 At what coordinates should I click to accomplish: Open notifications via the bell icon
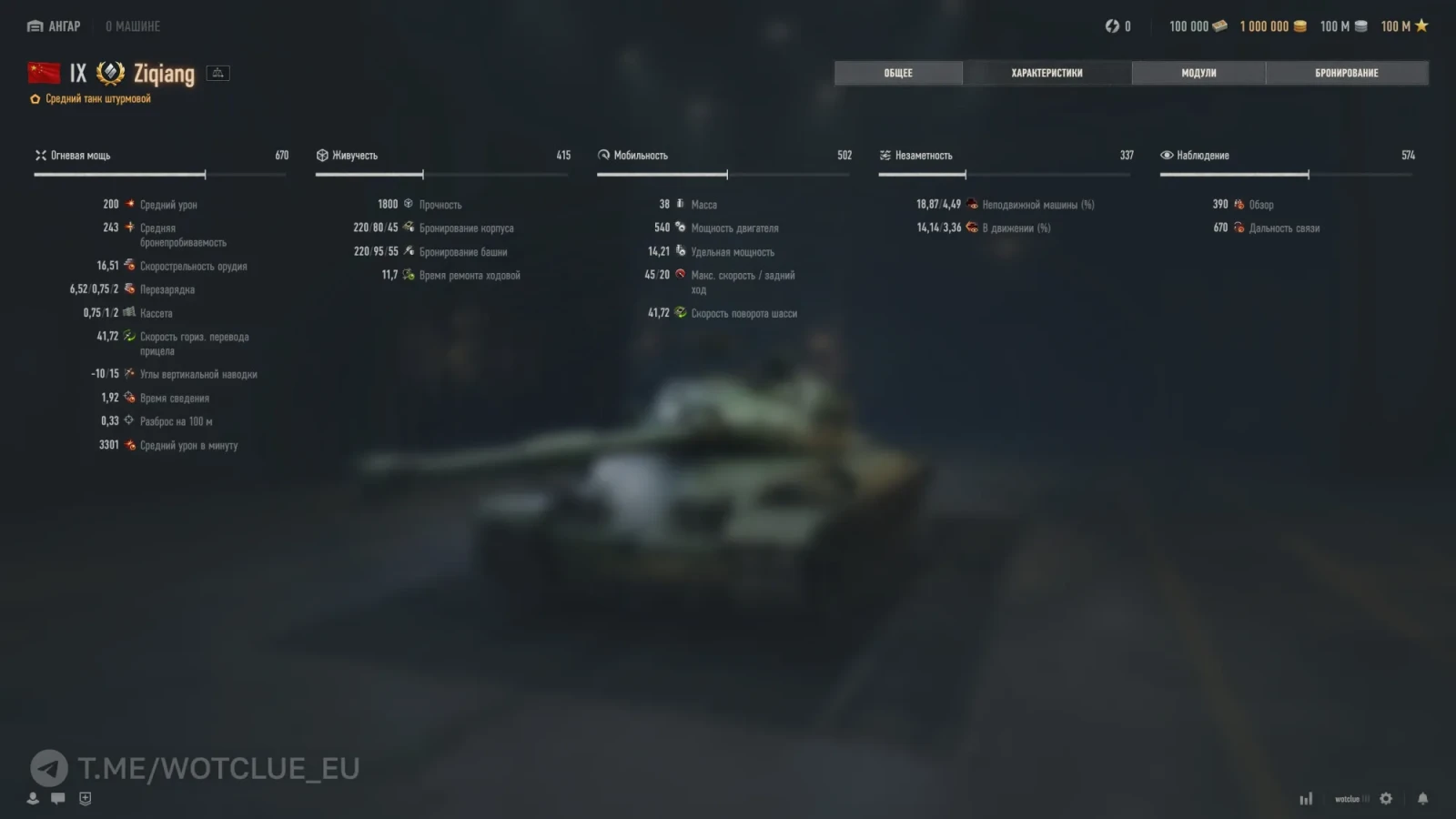(x=1422, y=797)
